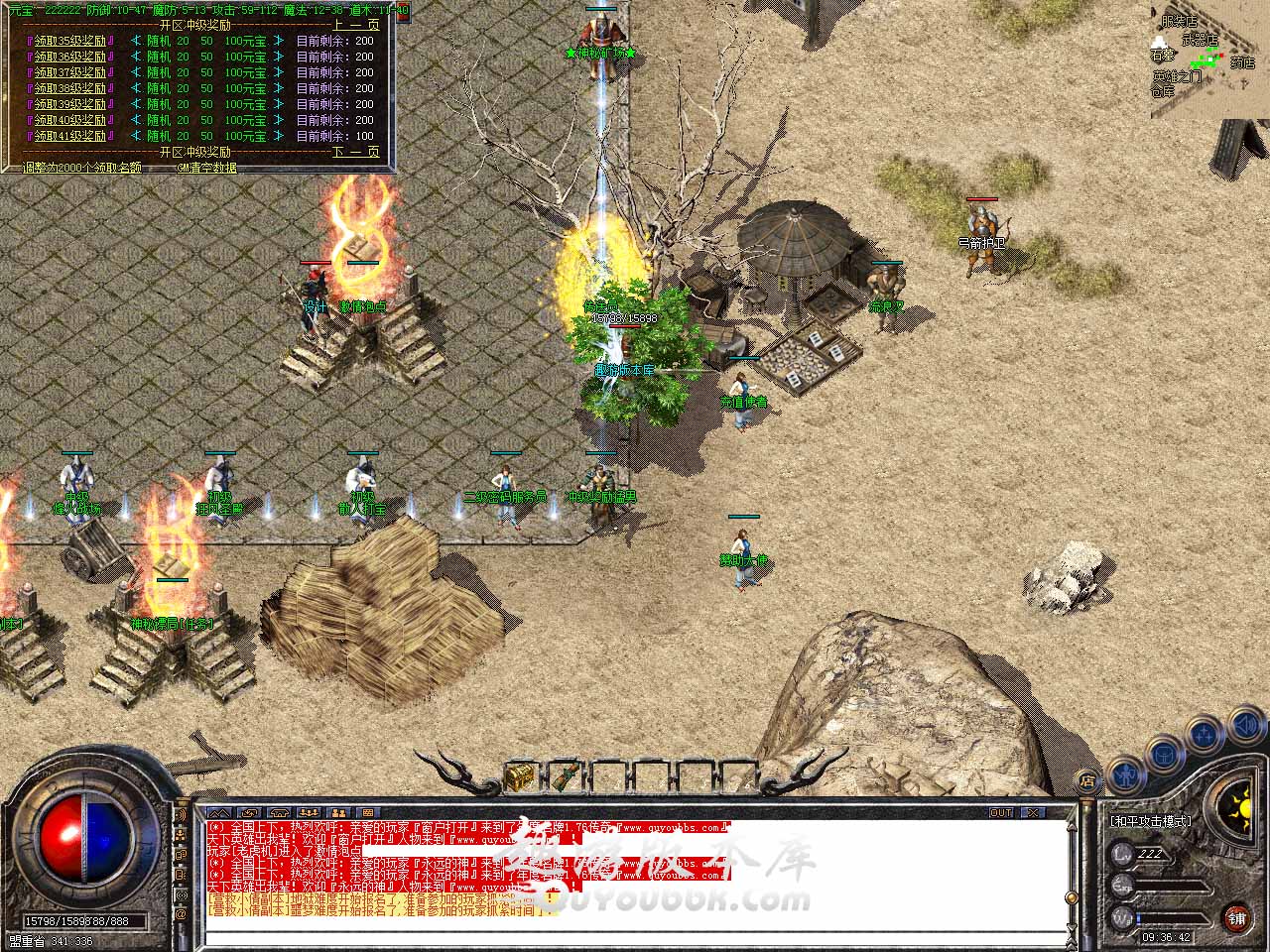
Task: Claim the level 35 reward link
Action: (69, 41)
